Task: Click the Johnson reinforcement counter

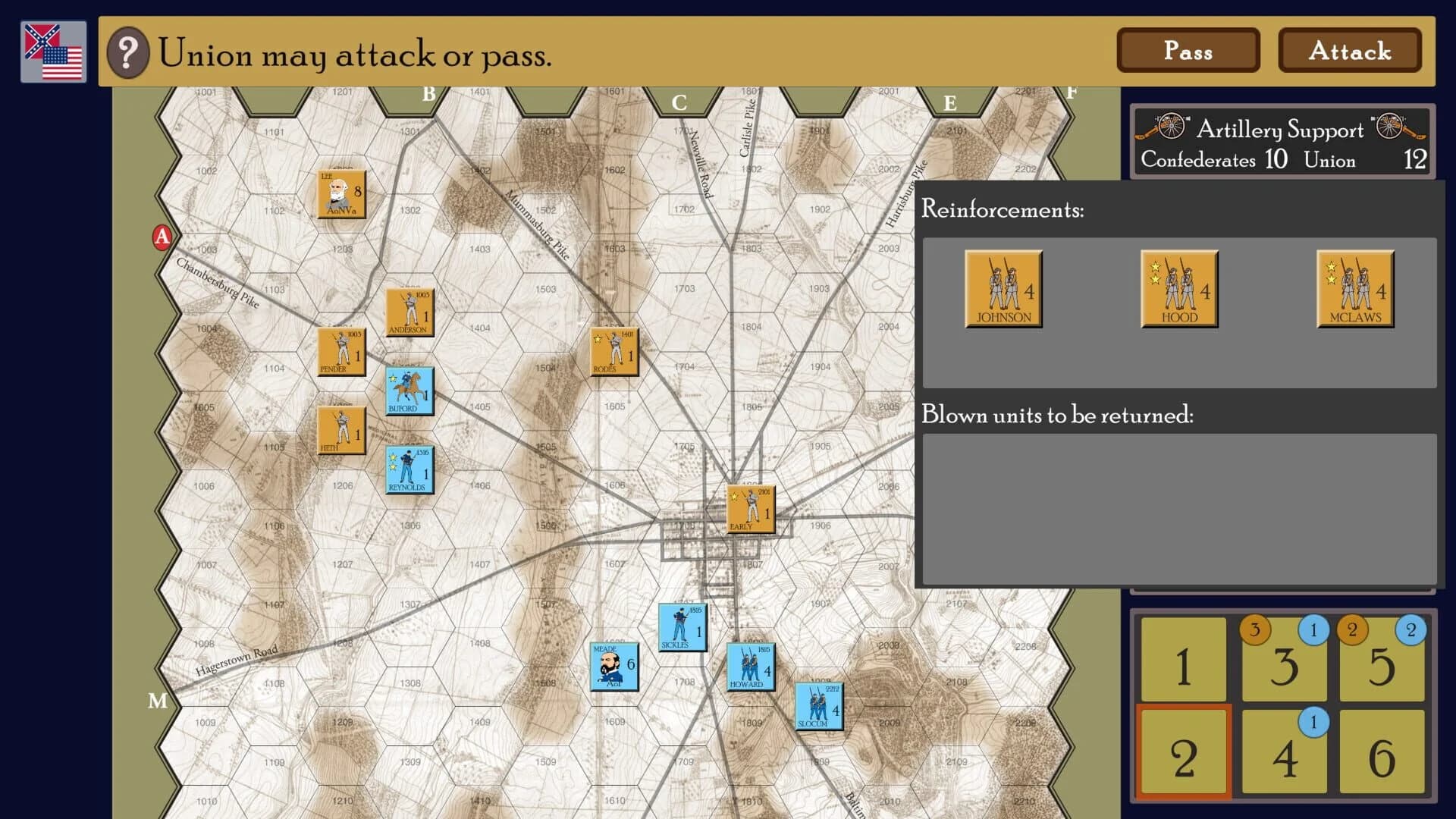Action: (1003, 290)
